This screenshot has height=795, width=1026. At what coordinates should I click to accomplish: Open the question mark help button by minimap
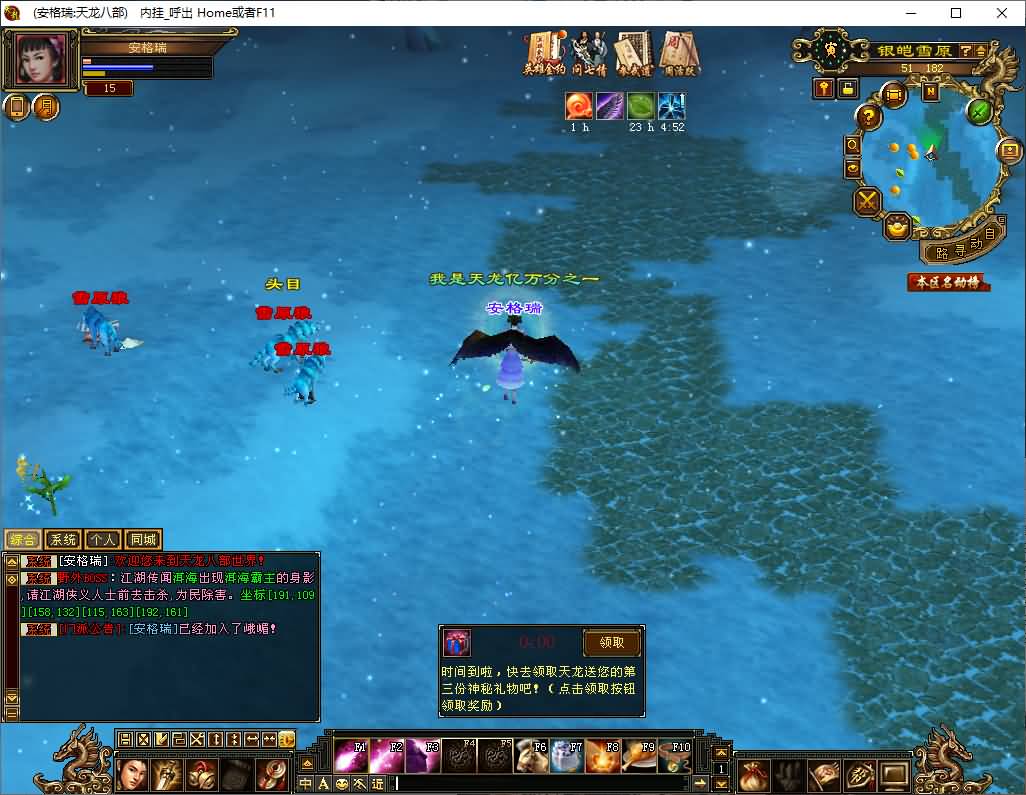click(869, 117)
